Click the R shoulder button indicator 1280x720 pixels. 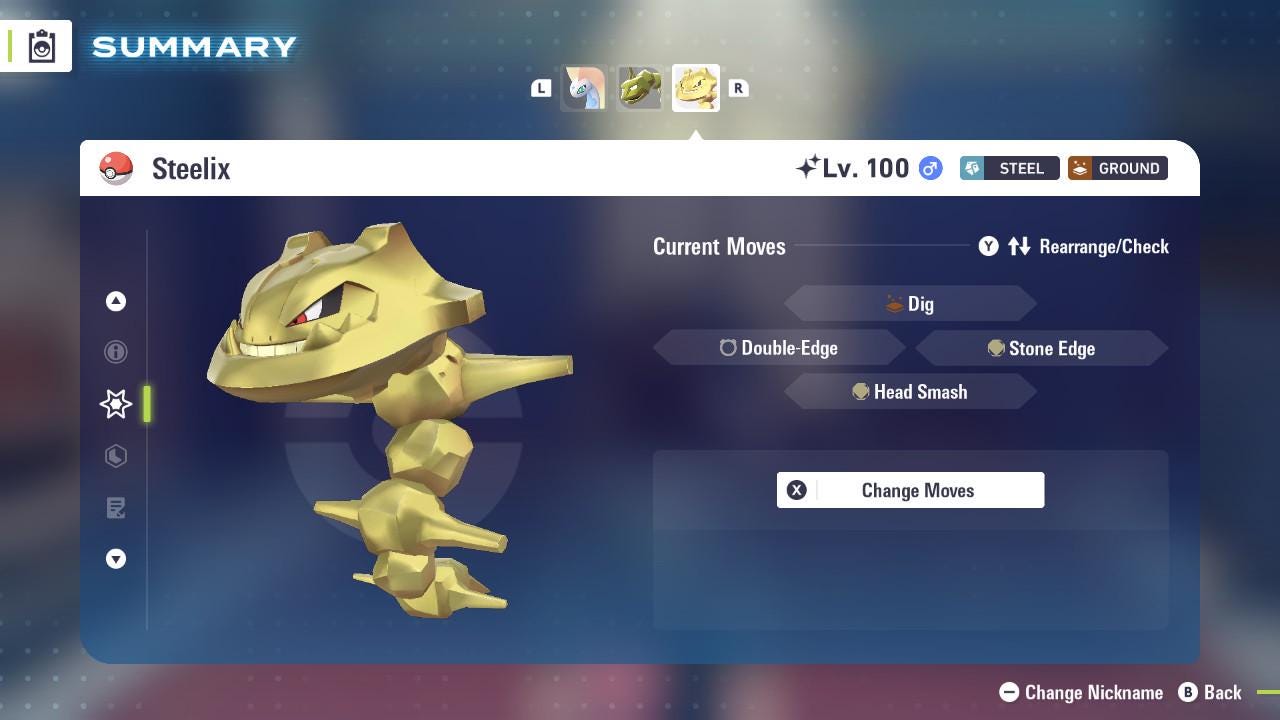(x=738, y=88)
